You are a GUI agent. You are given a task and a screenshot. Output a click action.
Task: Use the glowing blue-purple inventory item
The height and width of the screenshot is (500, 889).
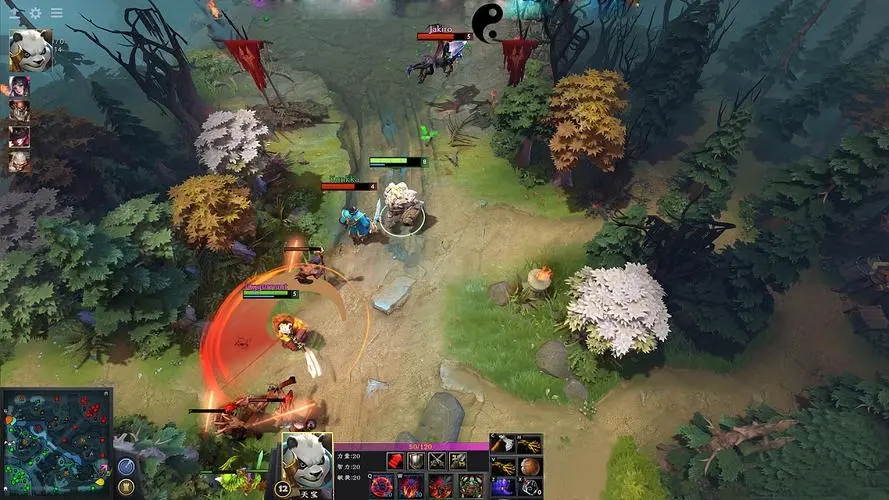pos(503,487)
